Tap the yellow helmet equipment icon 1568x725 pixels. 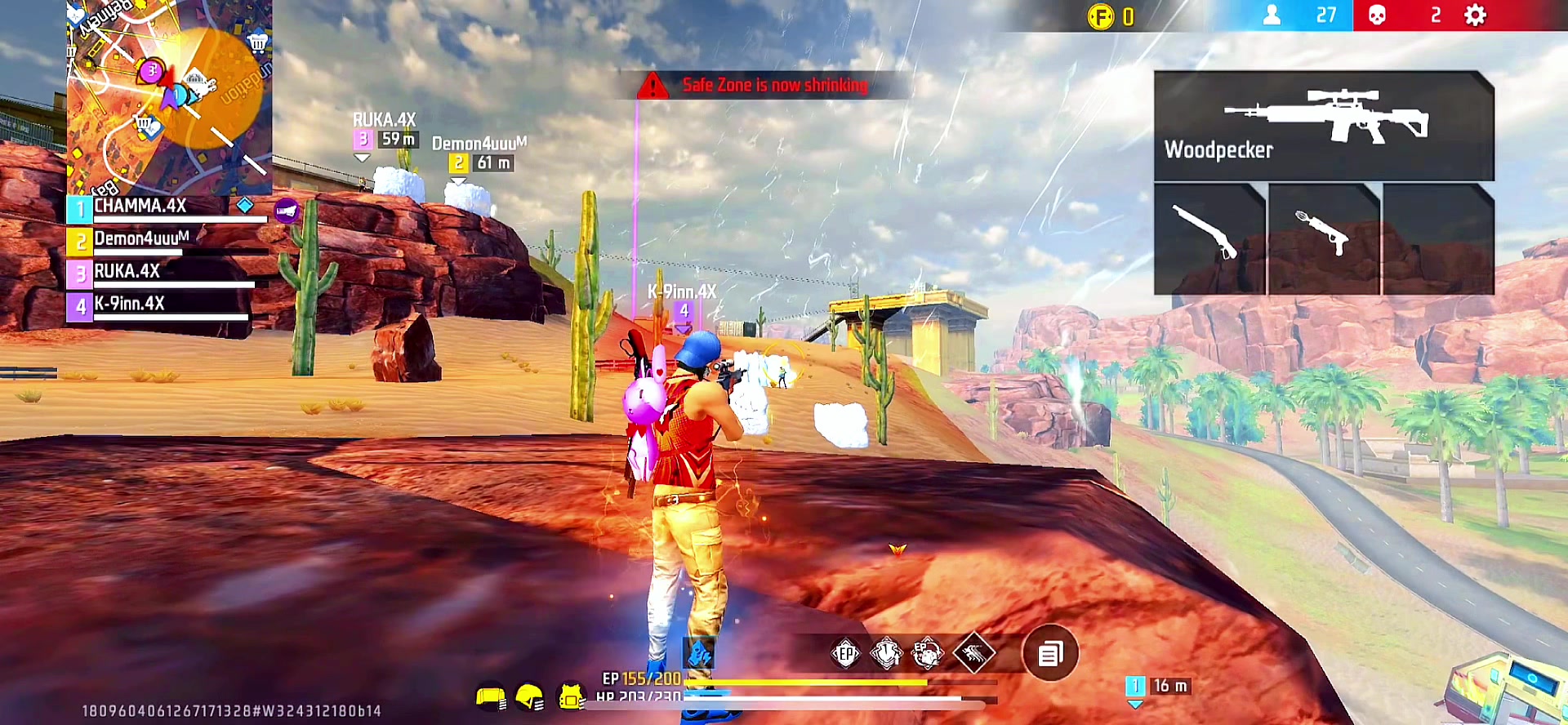(x=530, y=696)
